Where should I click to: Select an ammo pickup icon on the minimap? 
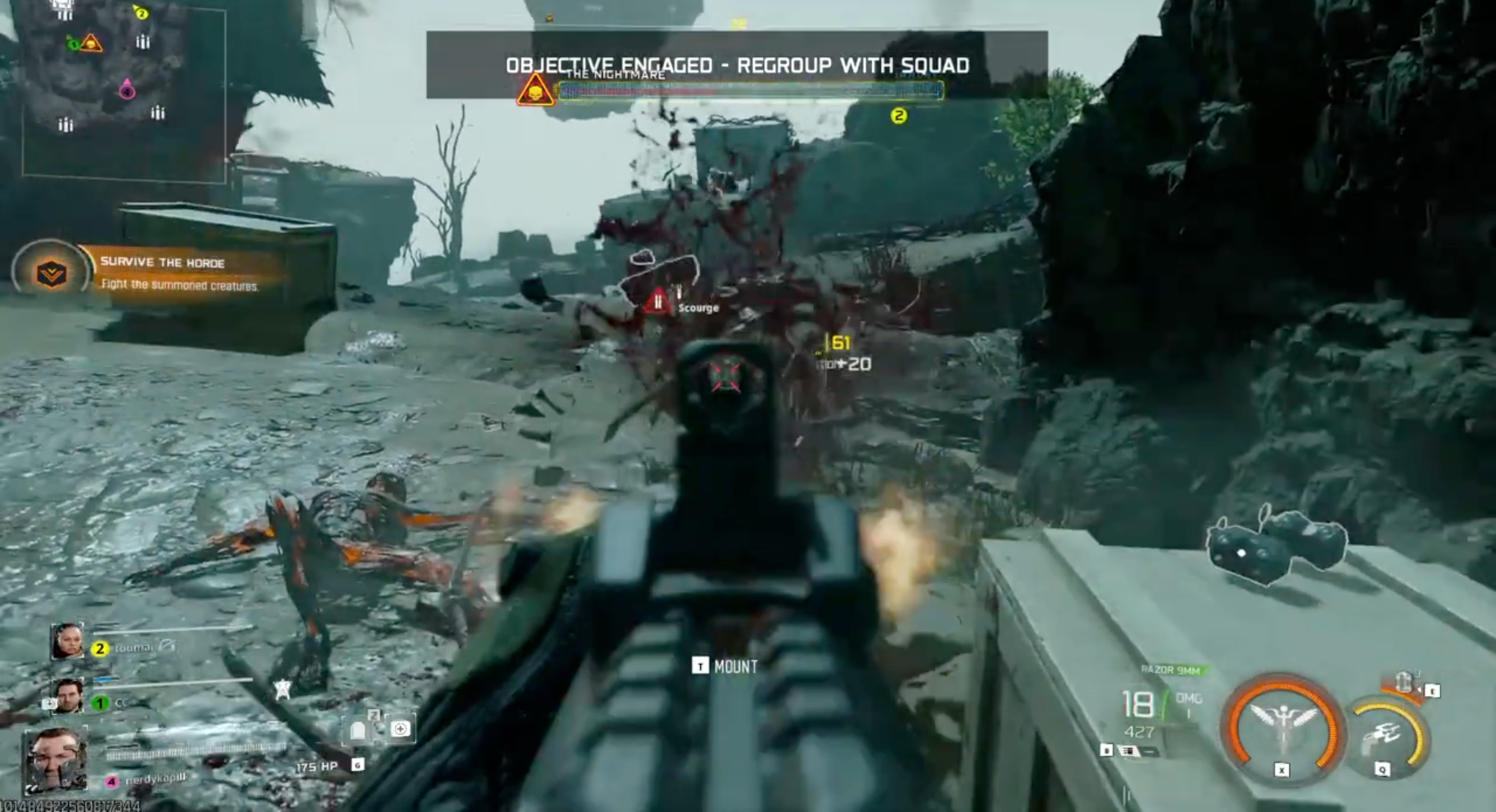click(143, 43)
